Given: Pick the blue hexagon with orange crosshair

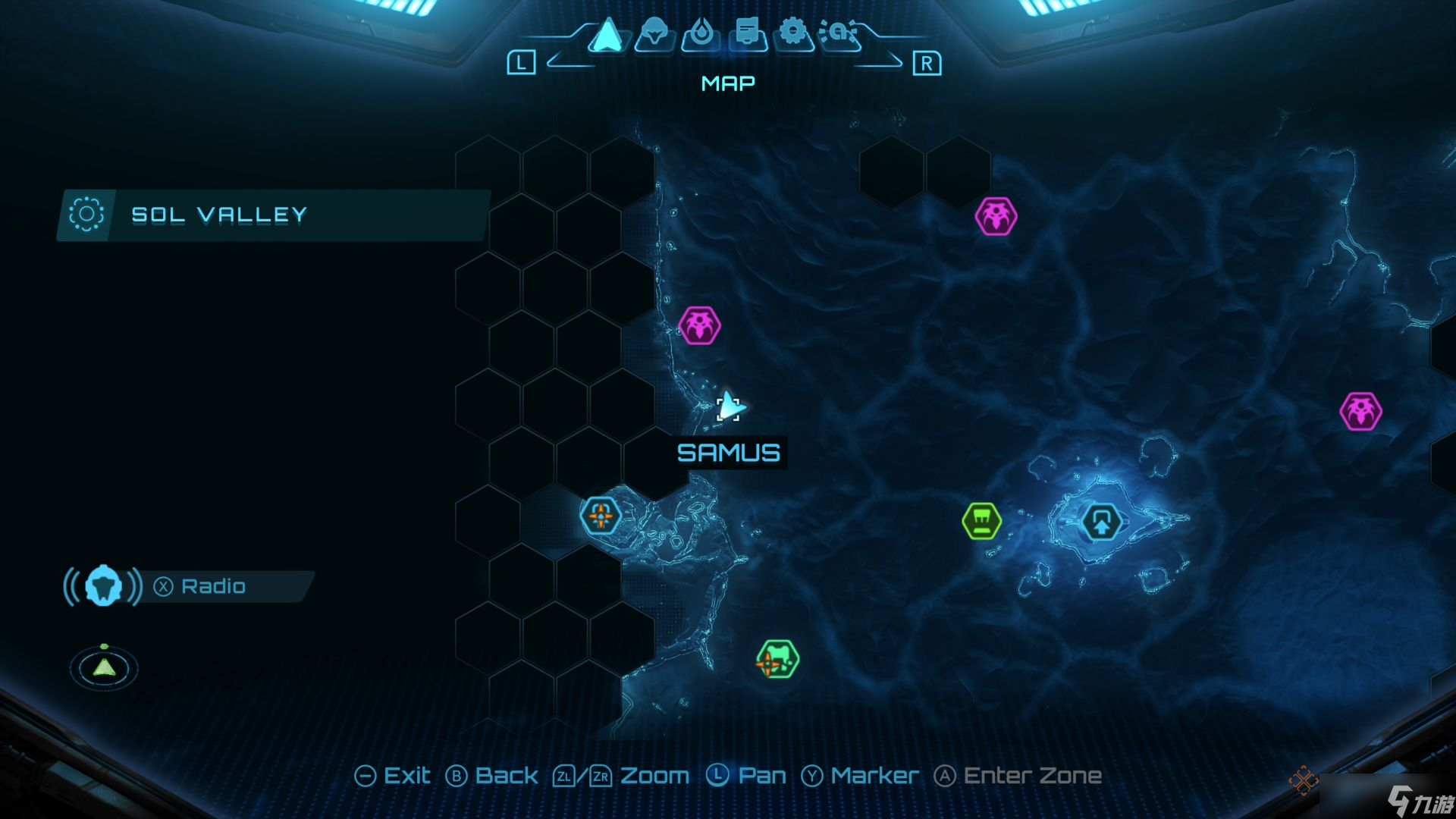Looking at the screenshot, I should click(601, 516).
